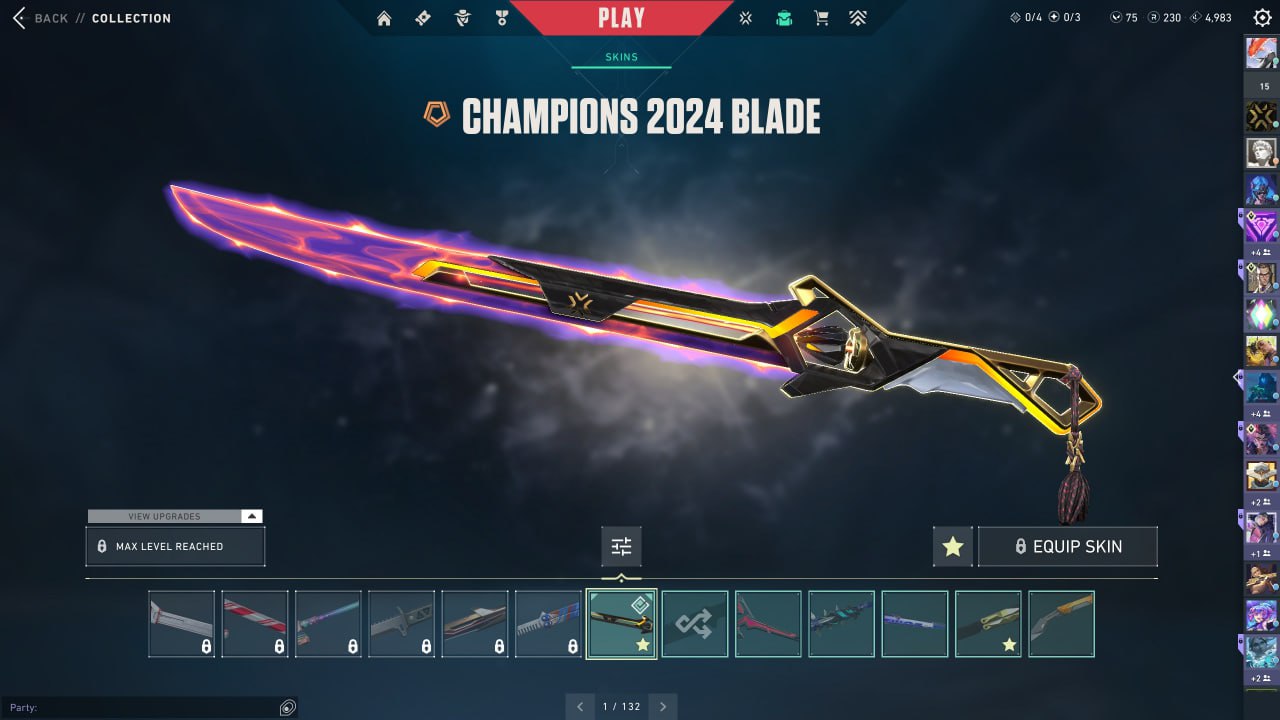Select the random shuffle skin tile
1280x720 pixels.
695,624
